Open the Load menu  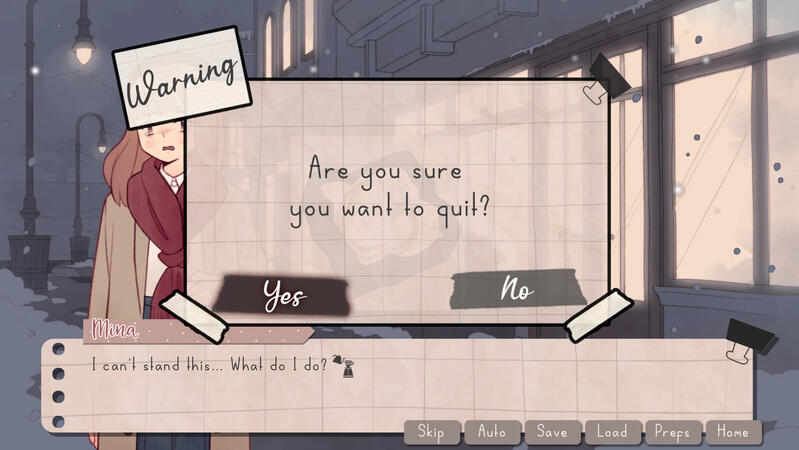pyautogui.click(x=612, y=432)
